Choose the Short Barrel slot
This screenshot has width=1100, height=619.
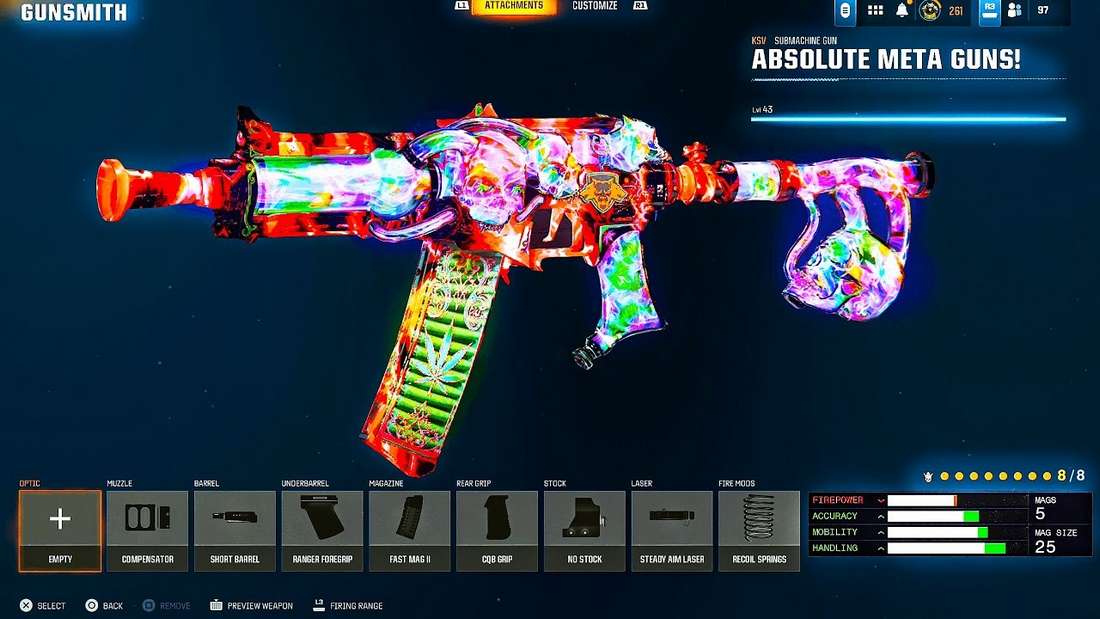tap(235, 530)
